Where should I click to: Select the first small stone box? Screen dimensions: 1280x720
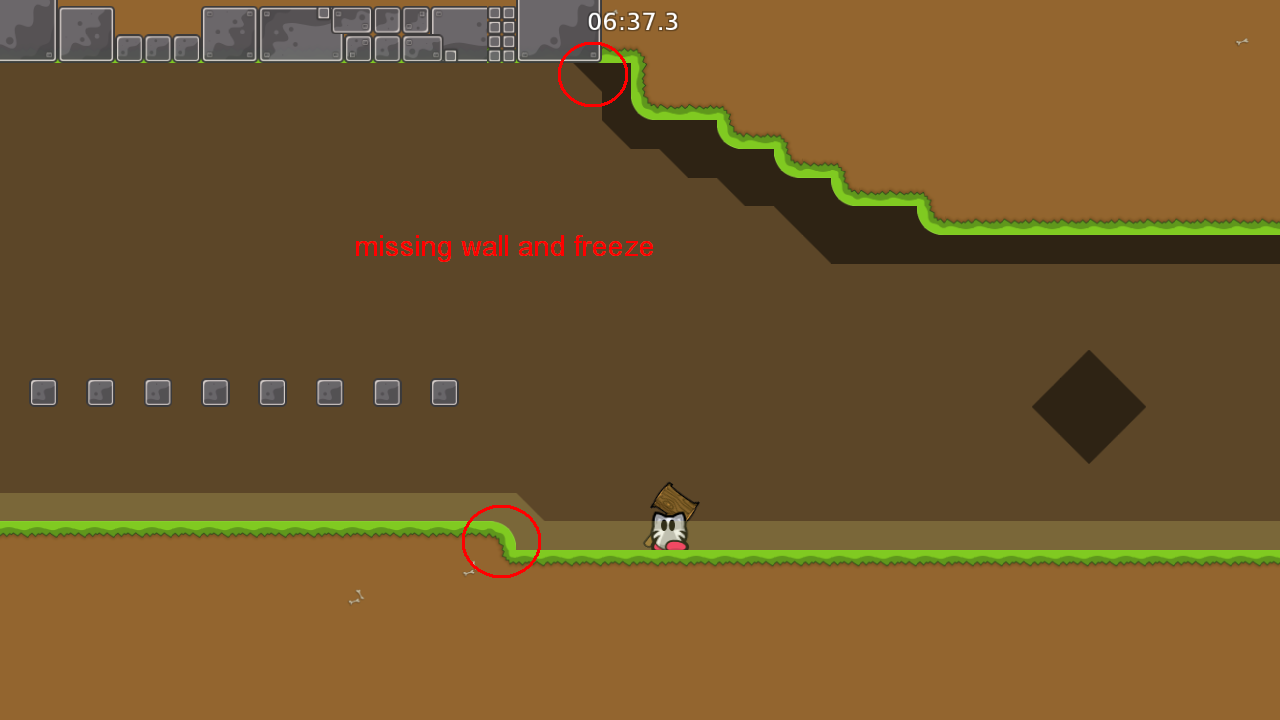(x=43, y=392)
